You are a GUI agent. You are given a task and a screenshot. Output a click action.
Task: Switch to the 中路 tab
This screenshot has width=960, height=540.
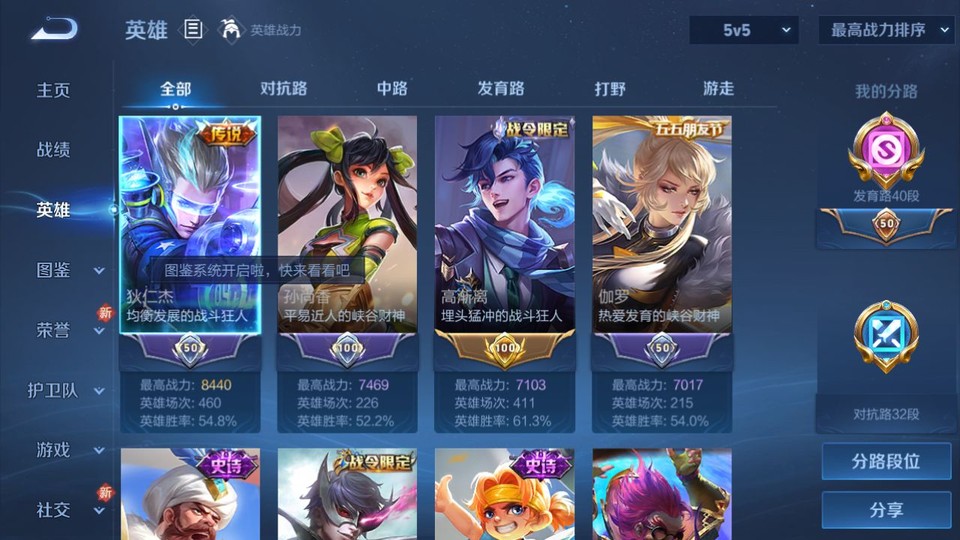(x=392, y=89)
